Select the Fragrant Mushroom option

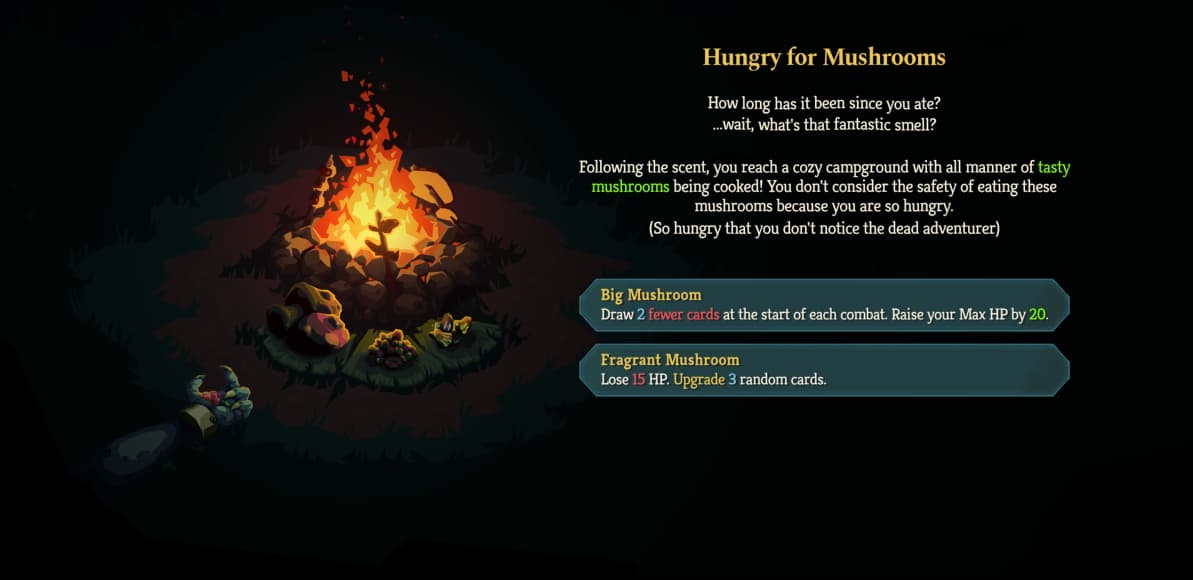[x=824, y=370]
